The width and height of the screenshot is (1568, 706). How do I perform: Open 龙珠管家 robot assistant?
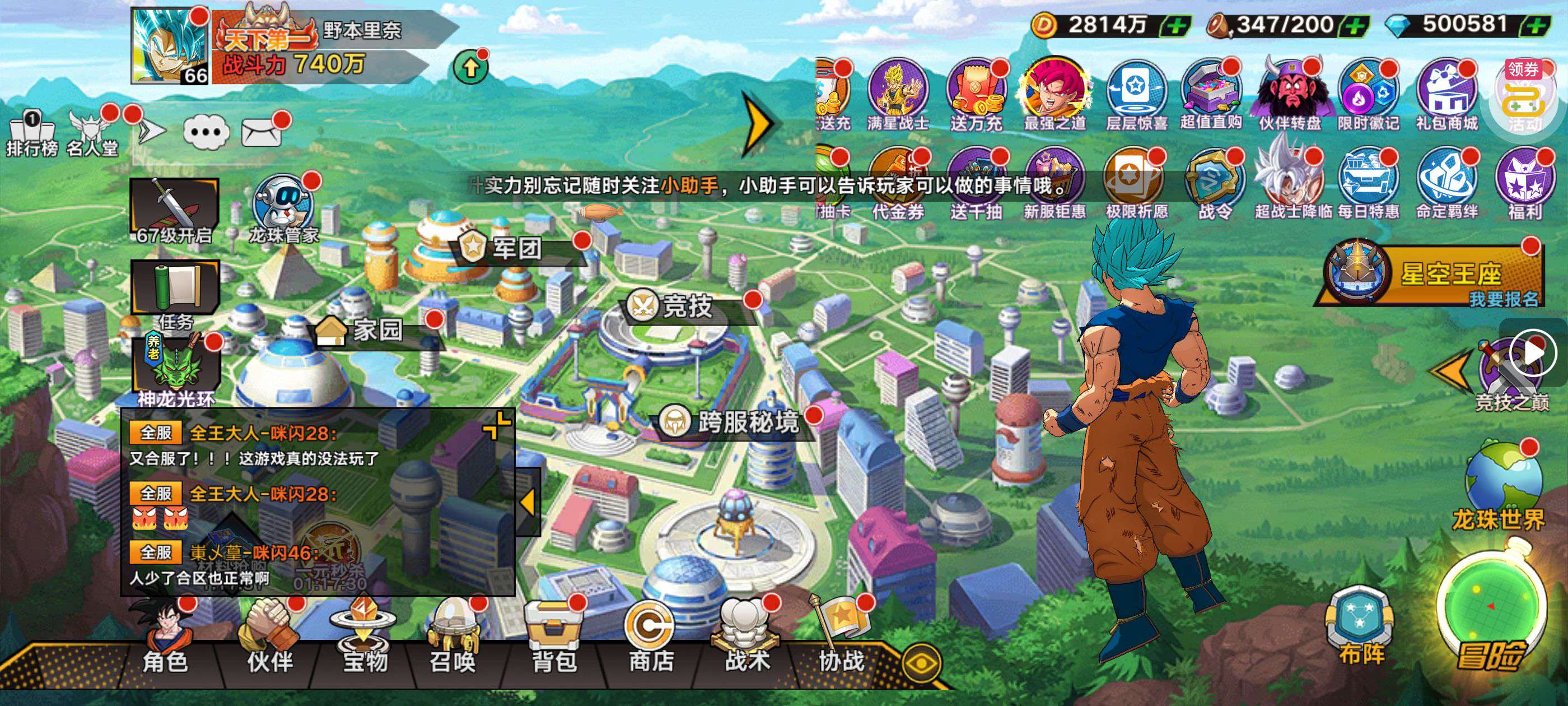click(x=283, y=207)
